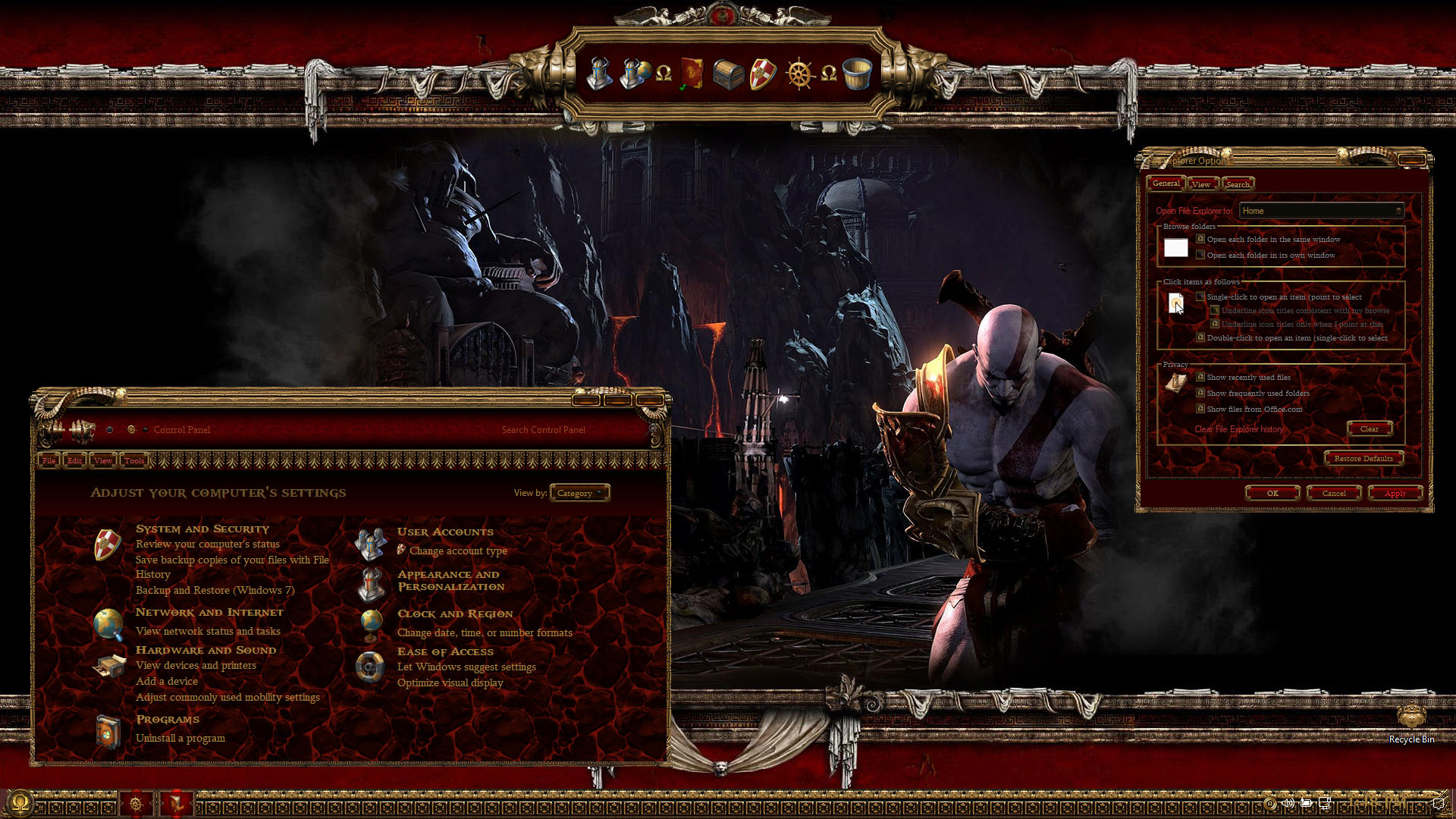
Task: Open Hardware and Sound category
Action: pos(206,650)
